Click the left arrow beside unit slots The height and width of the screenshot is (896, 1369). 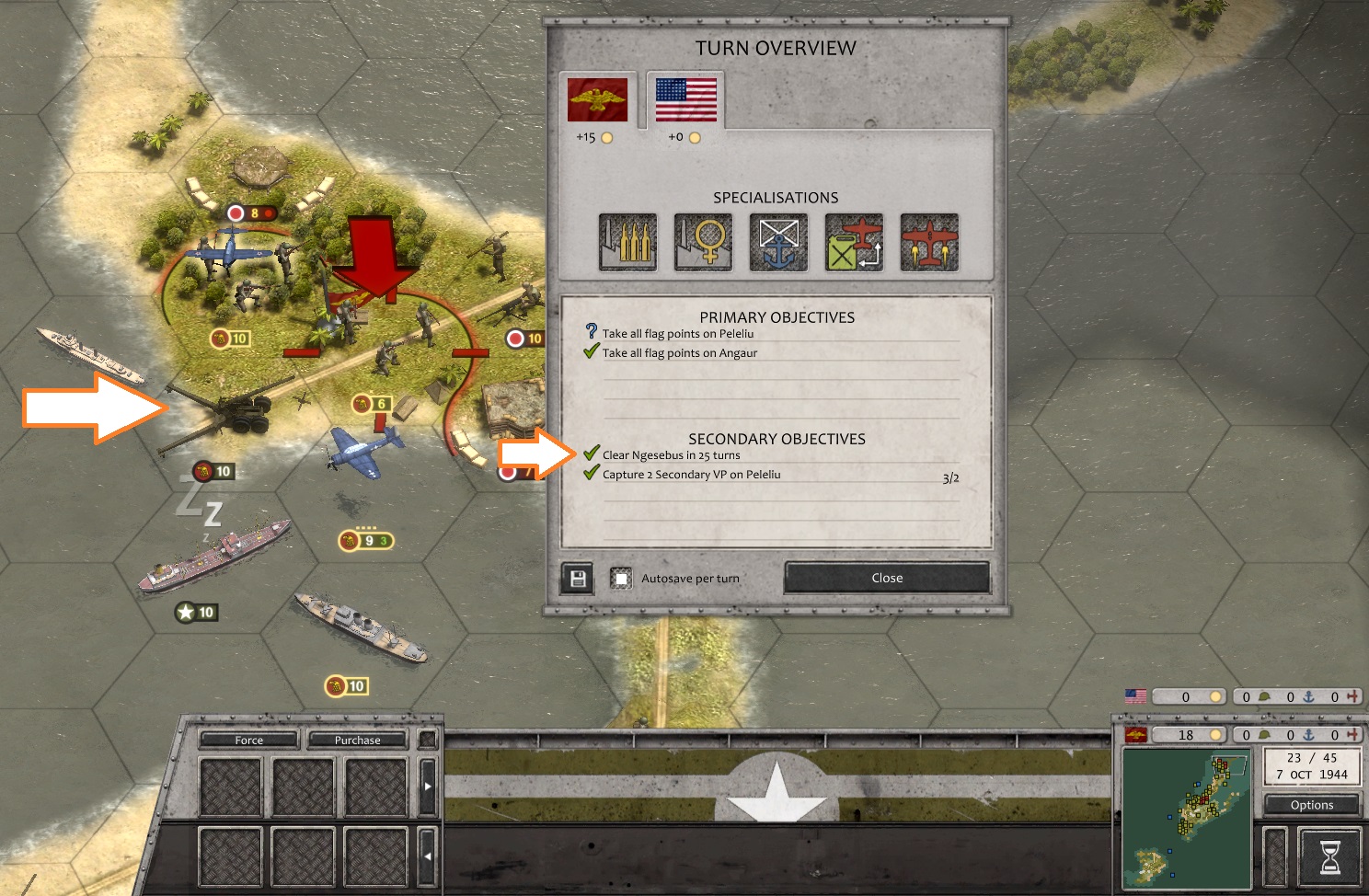coord(427,856)
